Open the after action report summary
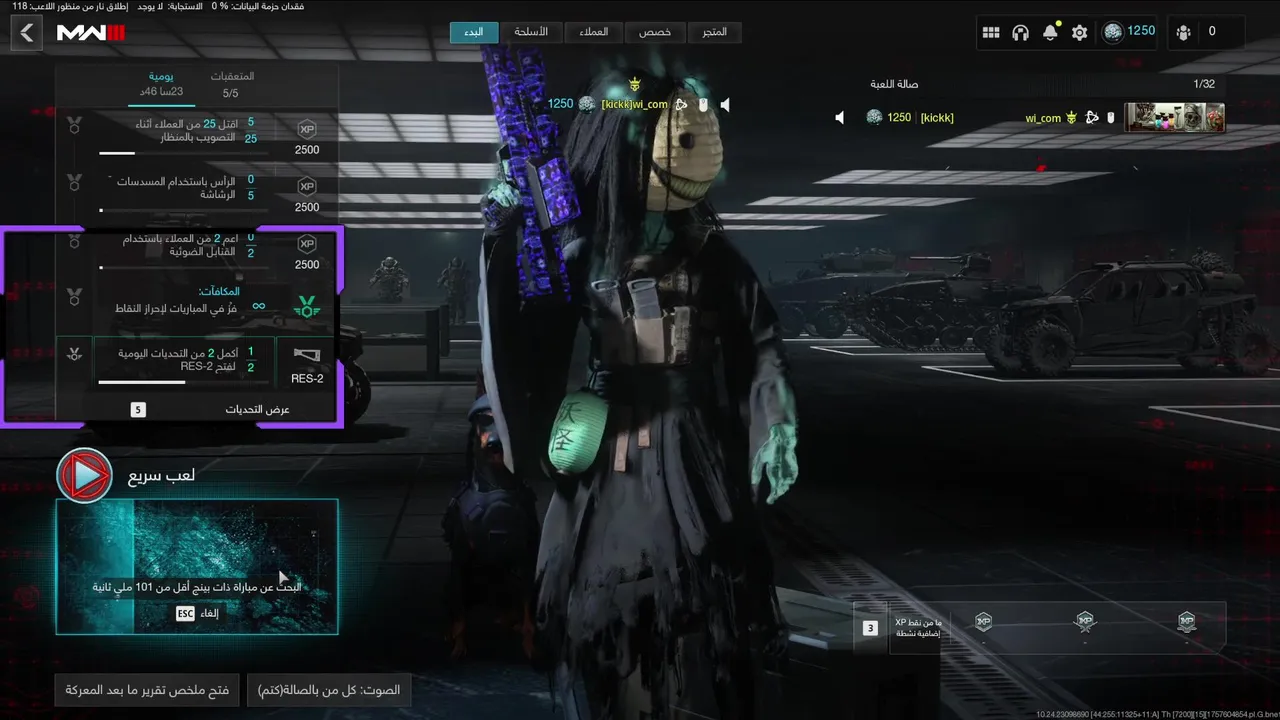1280x720 pixels. [147, 690]
